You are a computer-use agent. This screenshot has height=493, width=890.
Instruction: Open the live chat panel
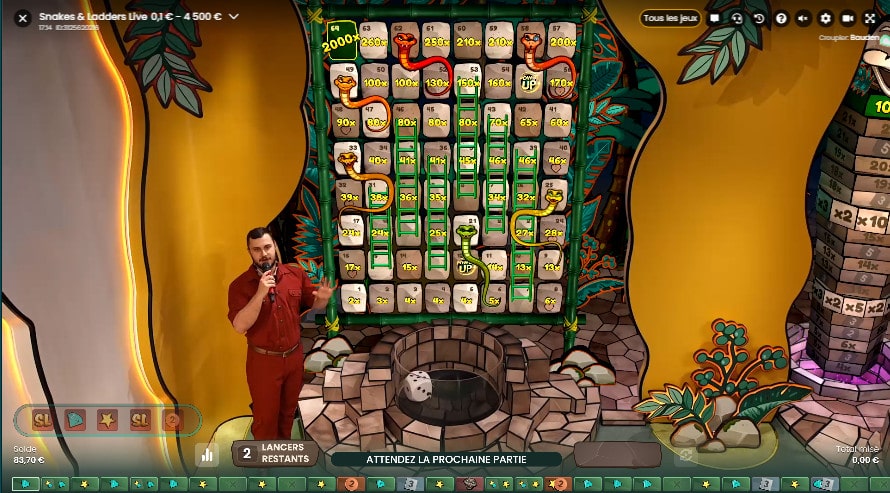(715, 18)
